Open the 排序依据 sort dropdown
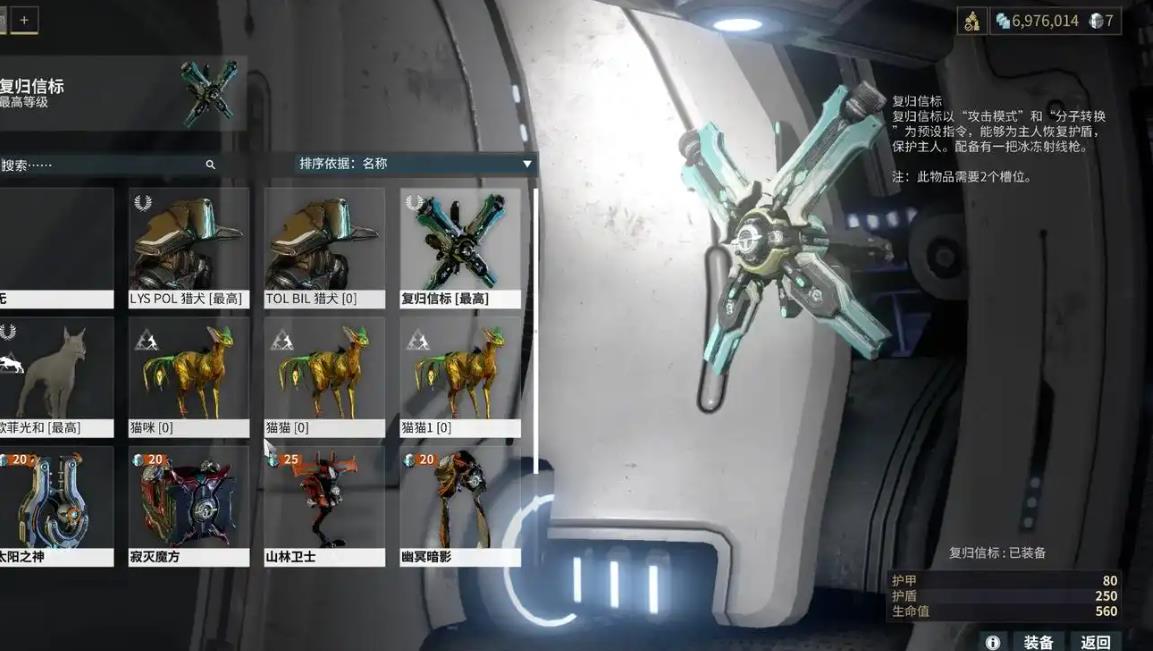The image size is (1153, 651). (x=415, y=164)
